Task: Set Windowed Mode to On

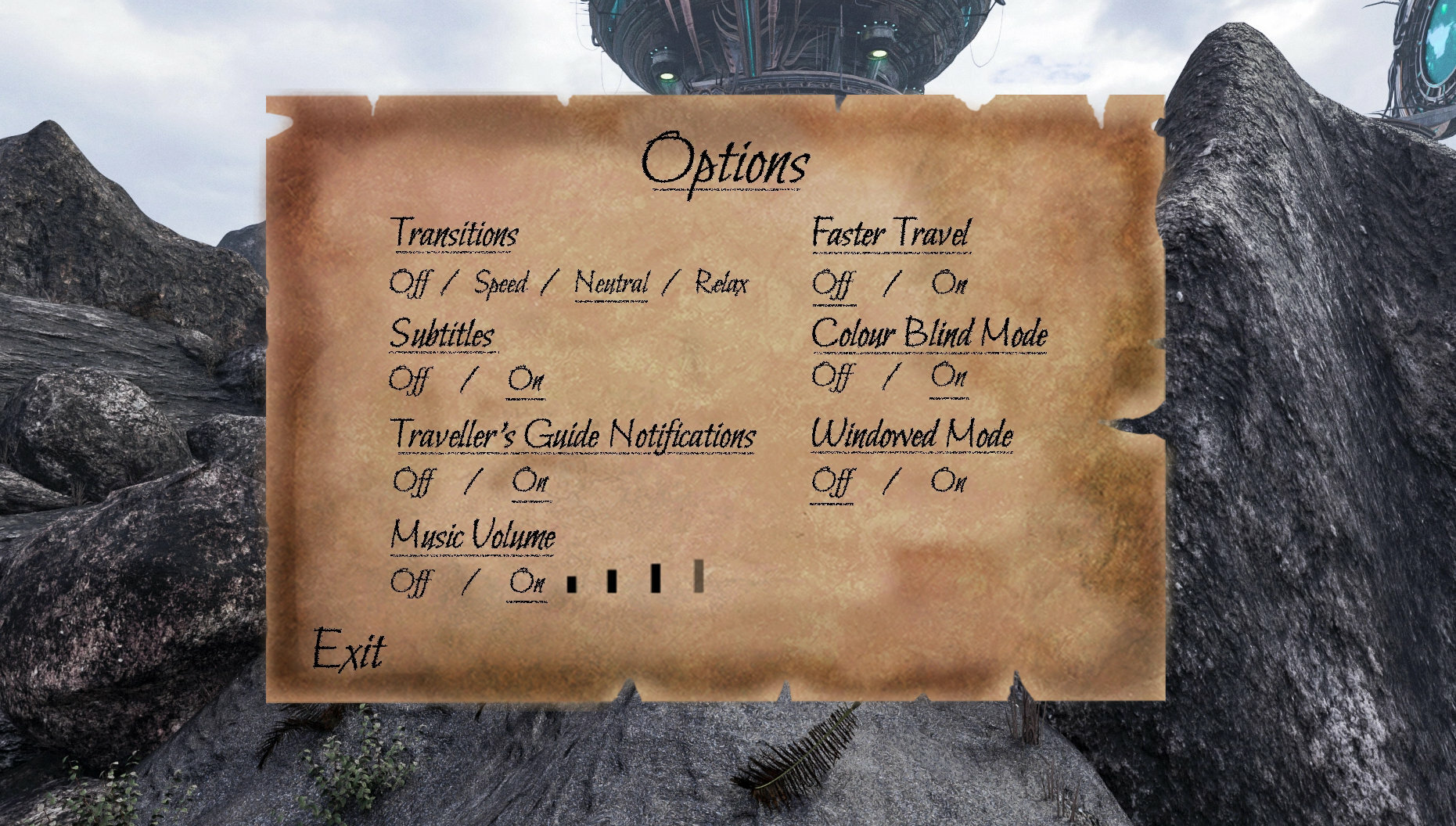Action: [x=949, y=481]
